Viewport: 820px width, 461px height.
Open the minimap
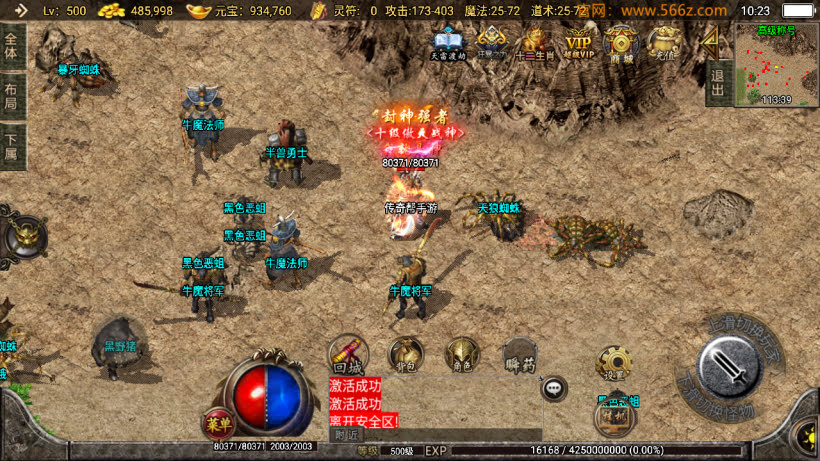pos(776,63)
